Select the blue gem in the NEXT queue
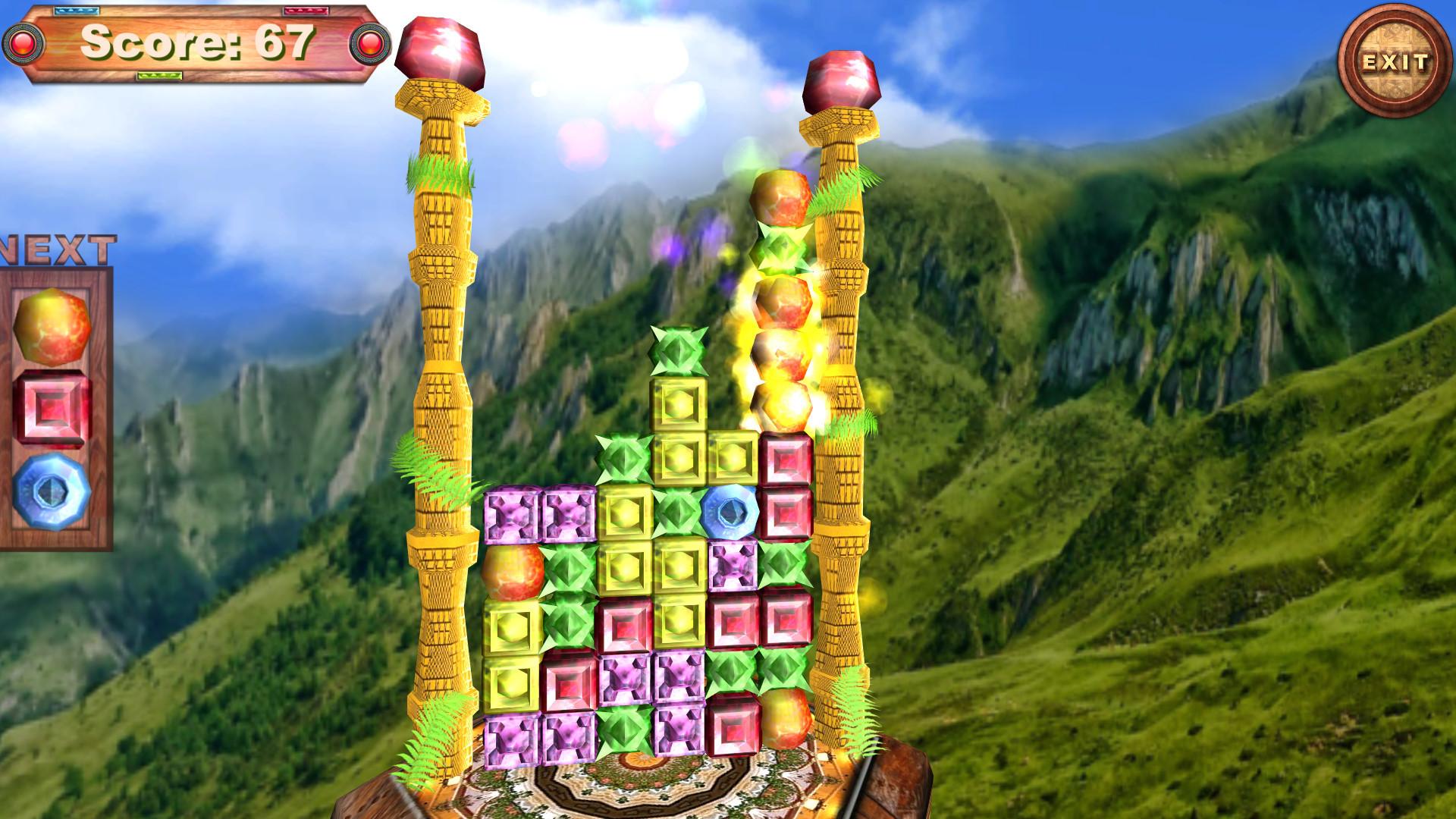Image resolution: width=1456 pixels, height=819 pixels. (x=50, y=489)
